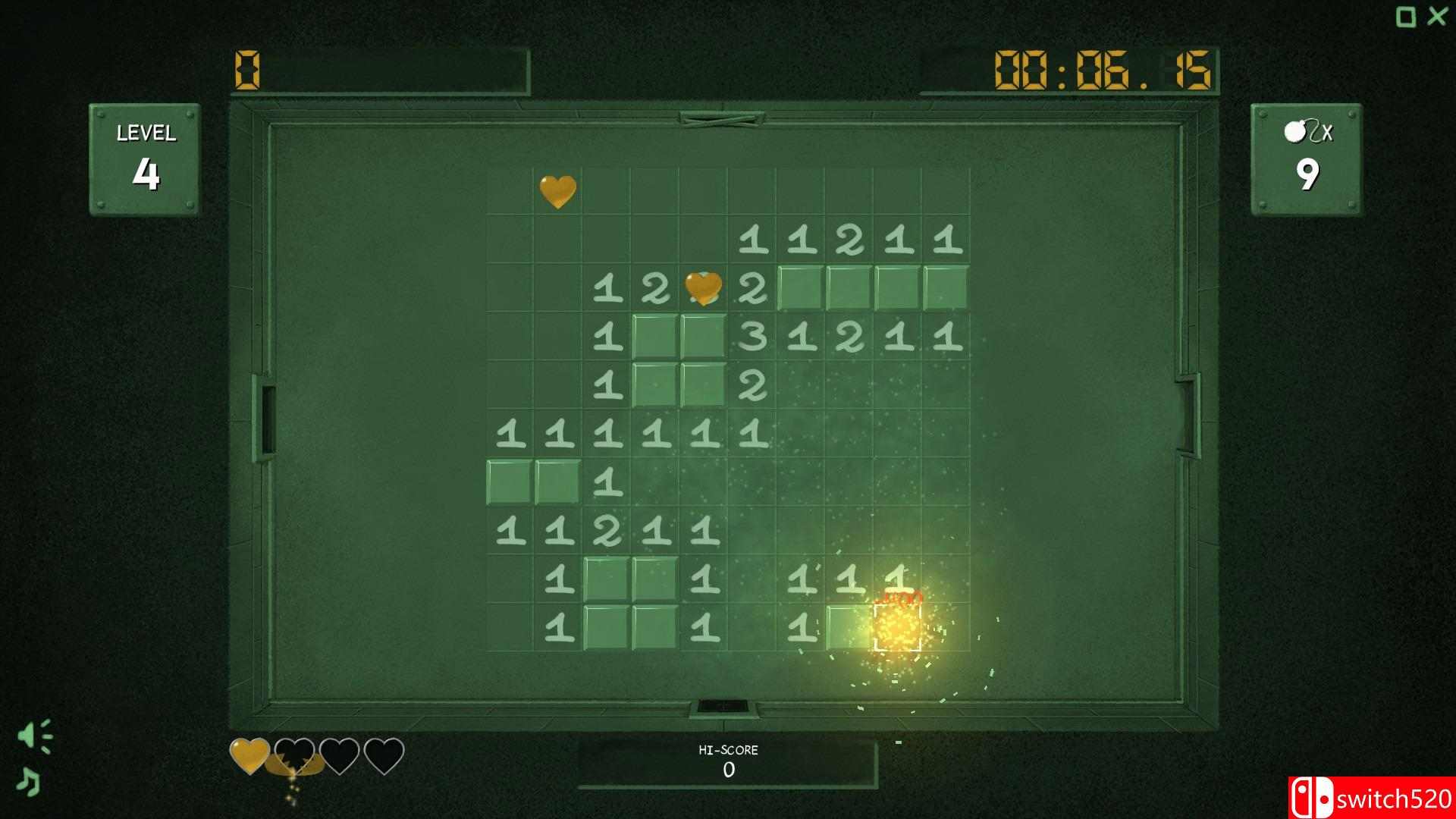Collect the gold heart above the grid
This screenshot has width=1456, height=819.
click(557, 190)
